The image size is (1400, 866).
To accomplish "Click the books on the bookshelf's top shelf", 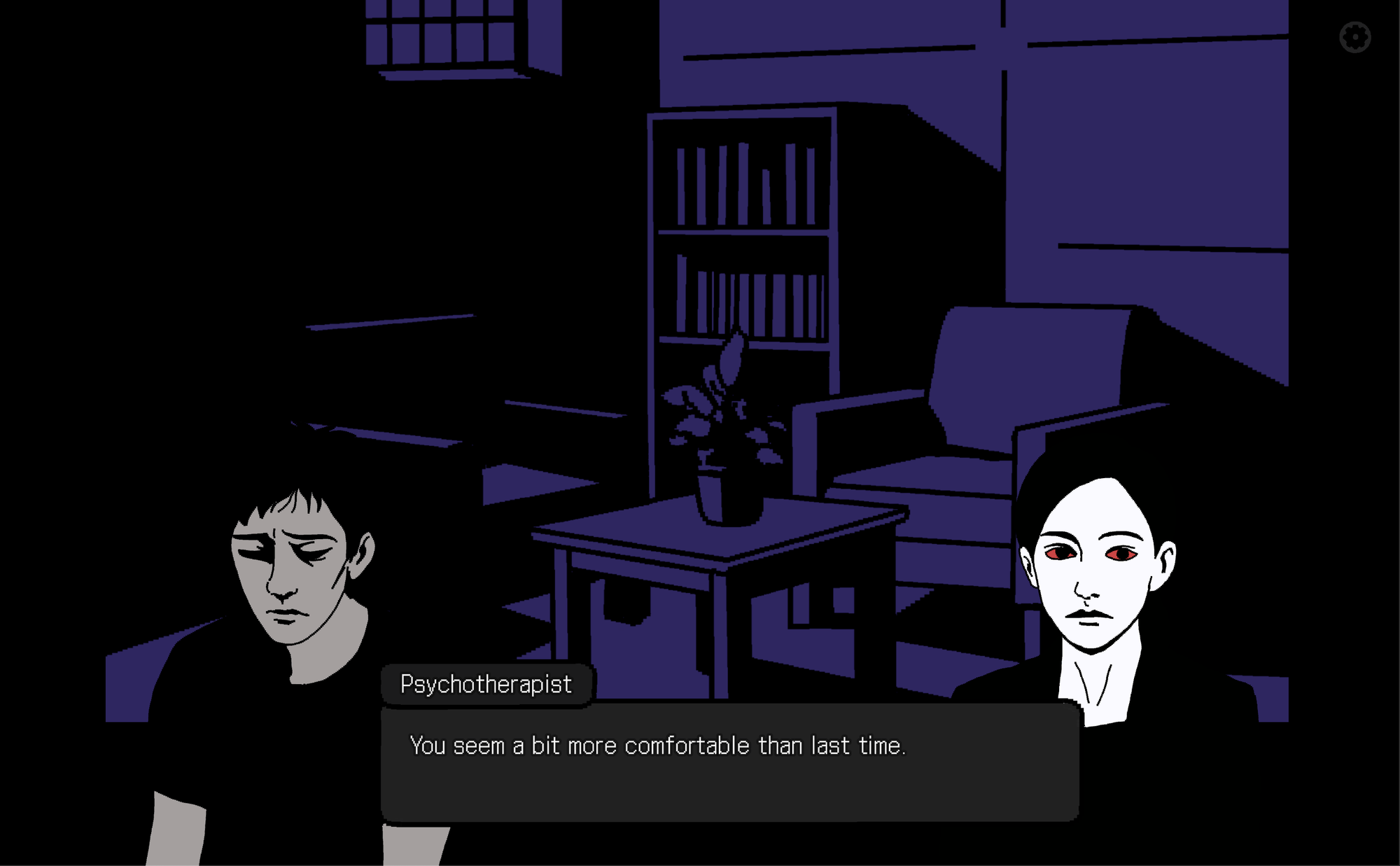I will tap(742, 182).
